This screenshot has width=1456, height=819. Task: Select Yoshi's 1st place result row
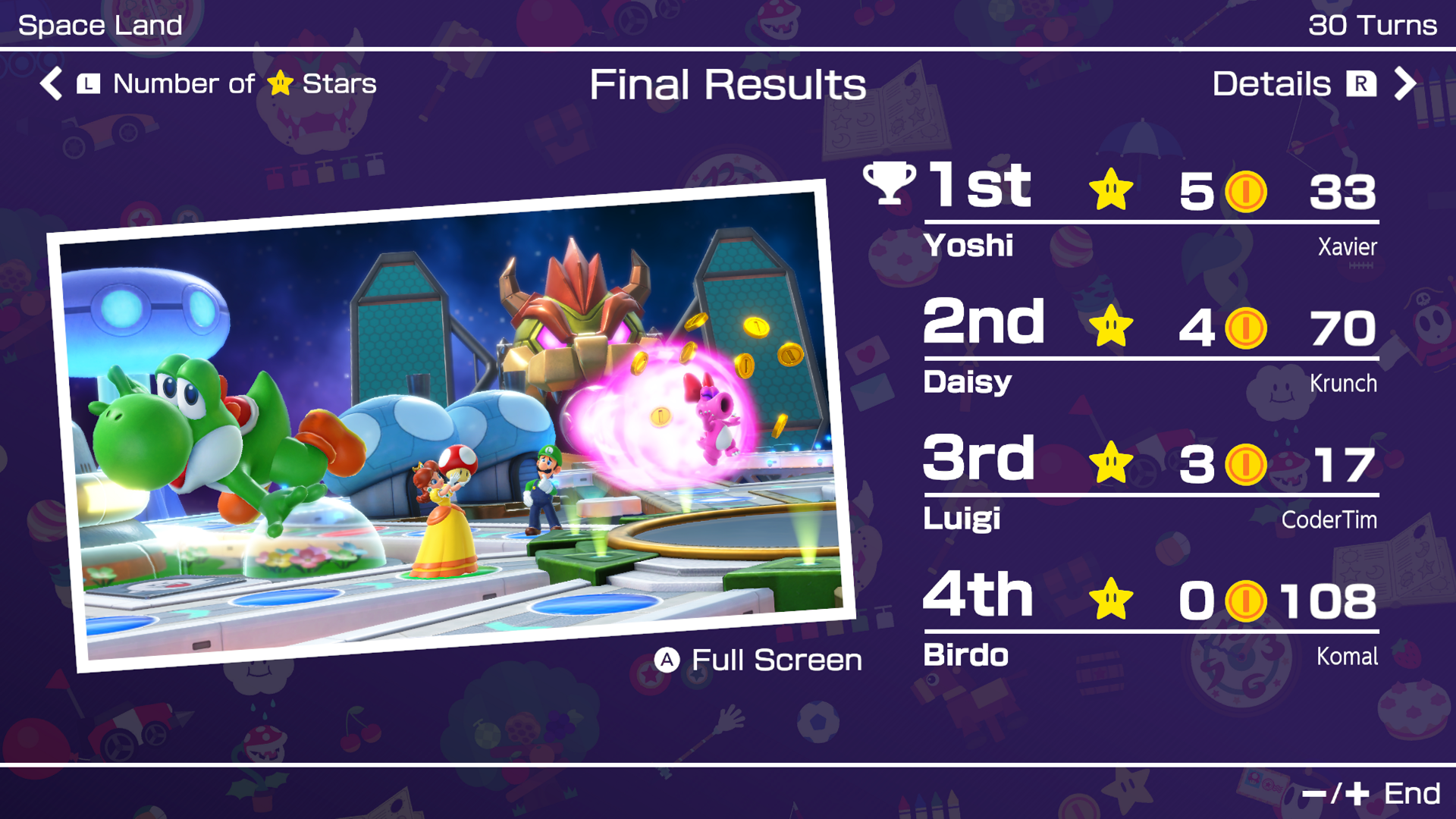pos(1150,210)
